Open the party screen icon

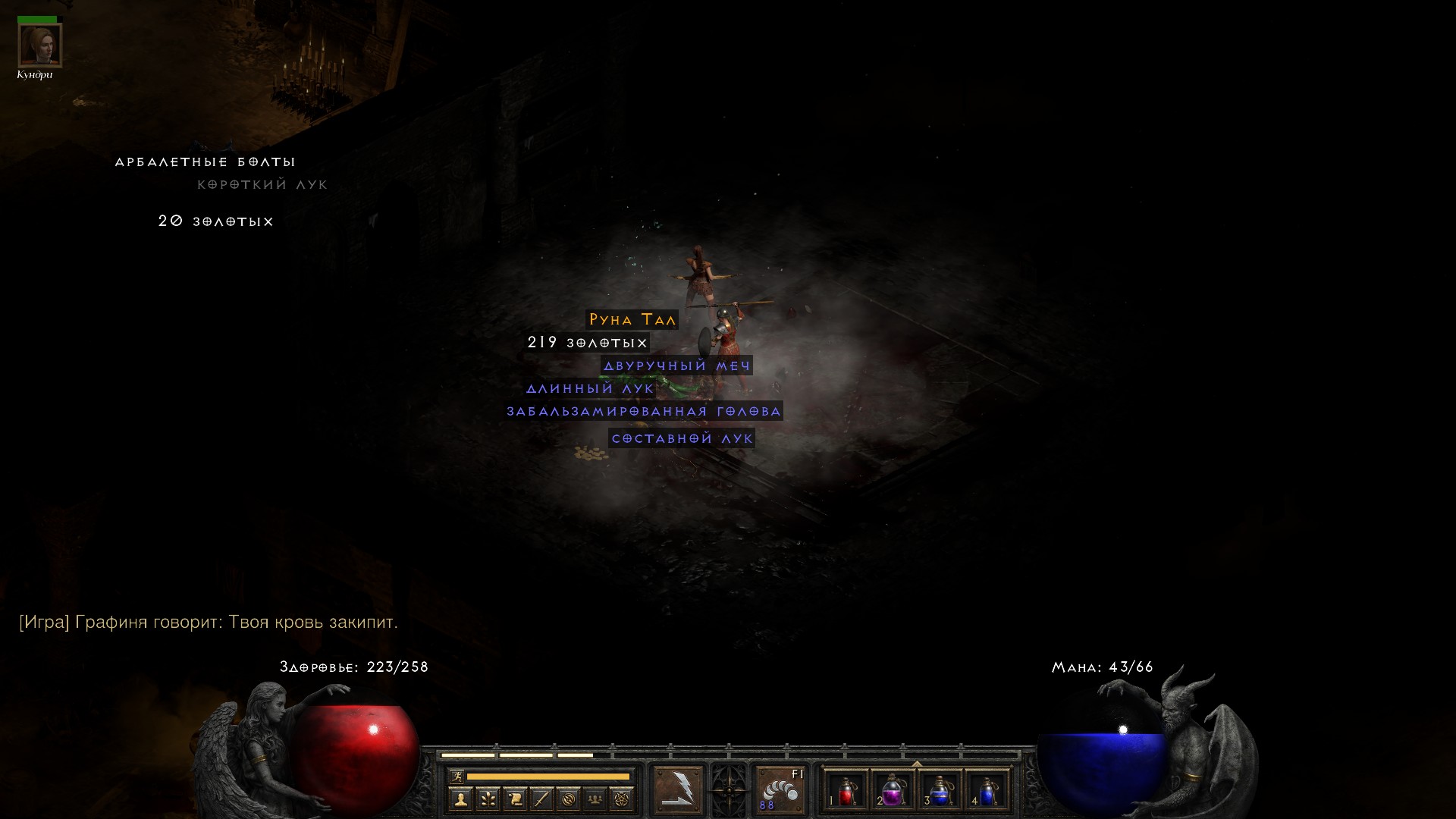[595, 799]
